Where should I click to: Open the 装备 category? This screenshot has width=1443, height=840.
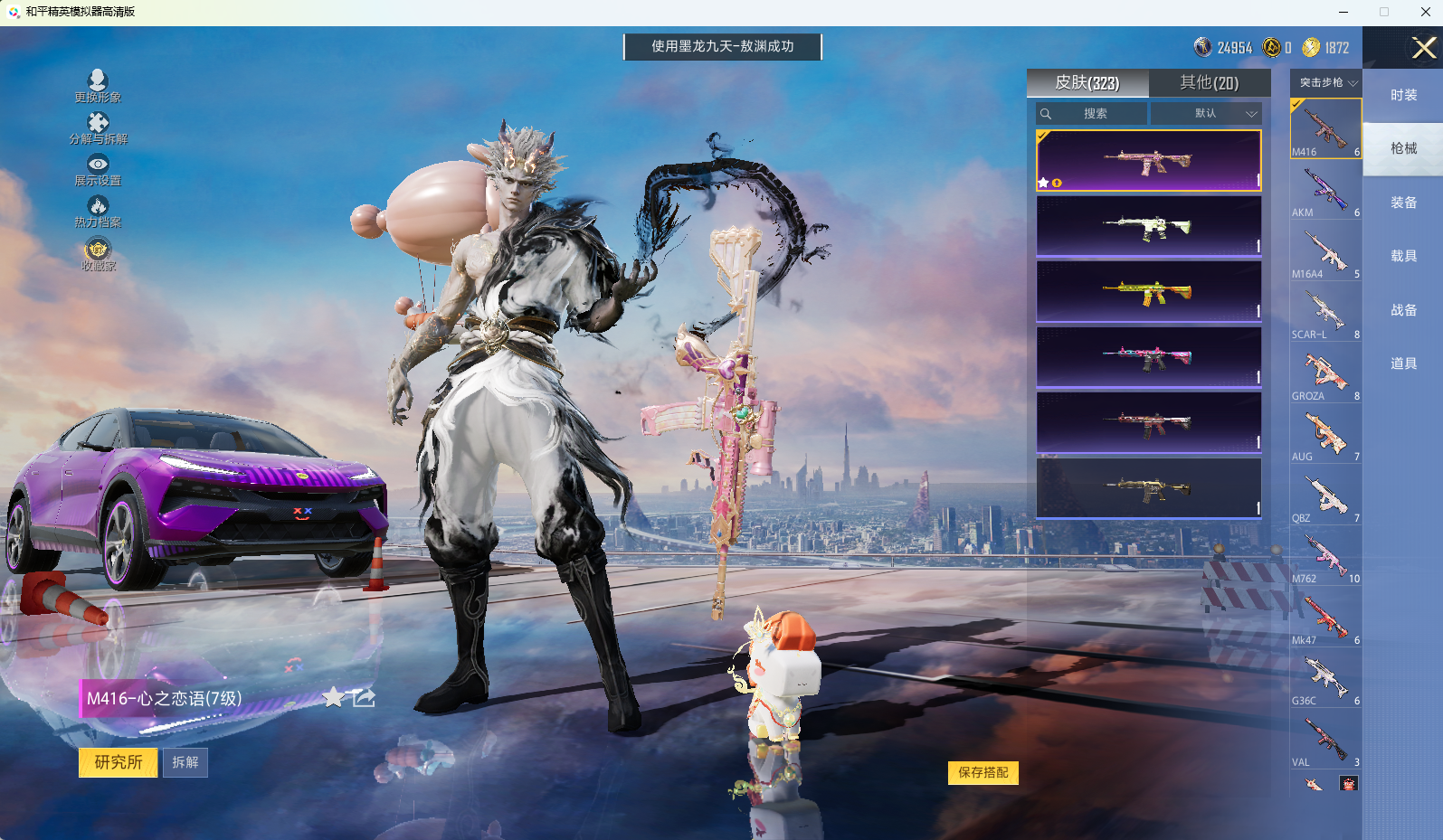[1403, 203]
